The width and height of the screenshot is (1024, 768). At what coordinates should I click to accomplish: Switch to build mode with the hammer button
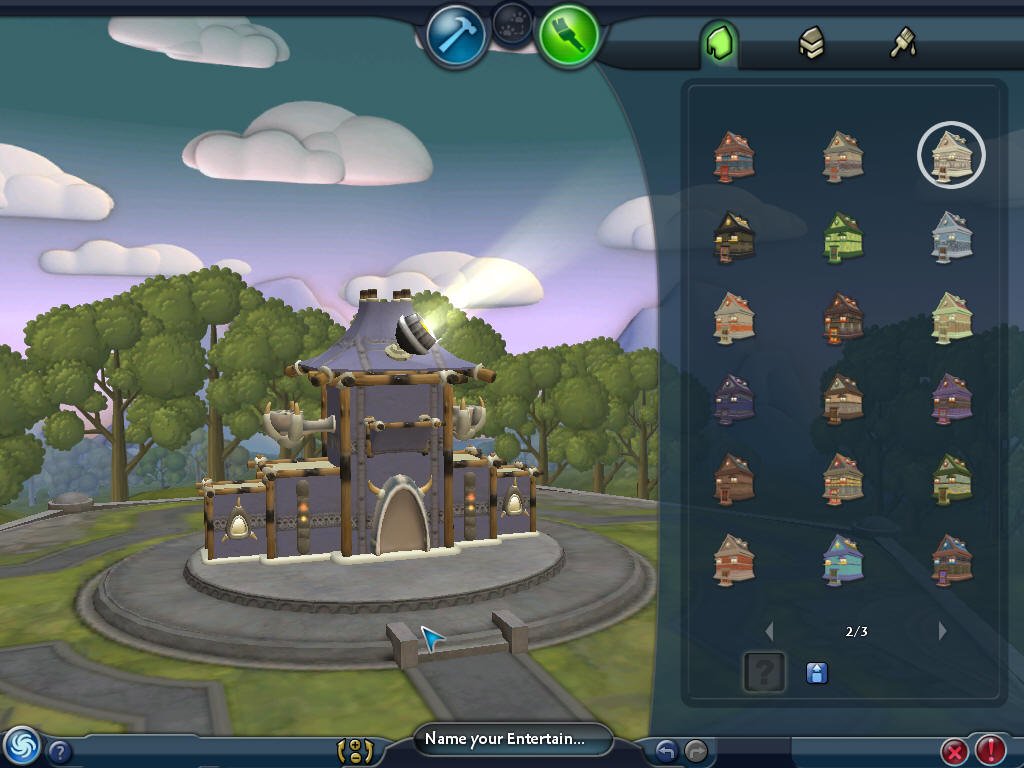[456, 36]
